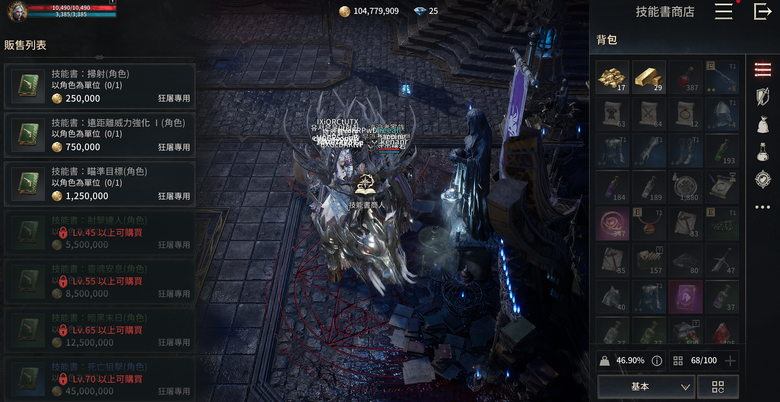Exit the skill book shop
780x402 pixels.
point(761,12)
